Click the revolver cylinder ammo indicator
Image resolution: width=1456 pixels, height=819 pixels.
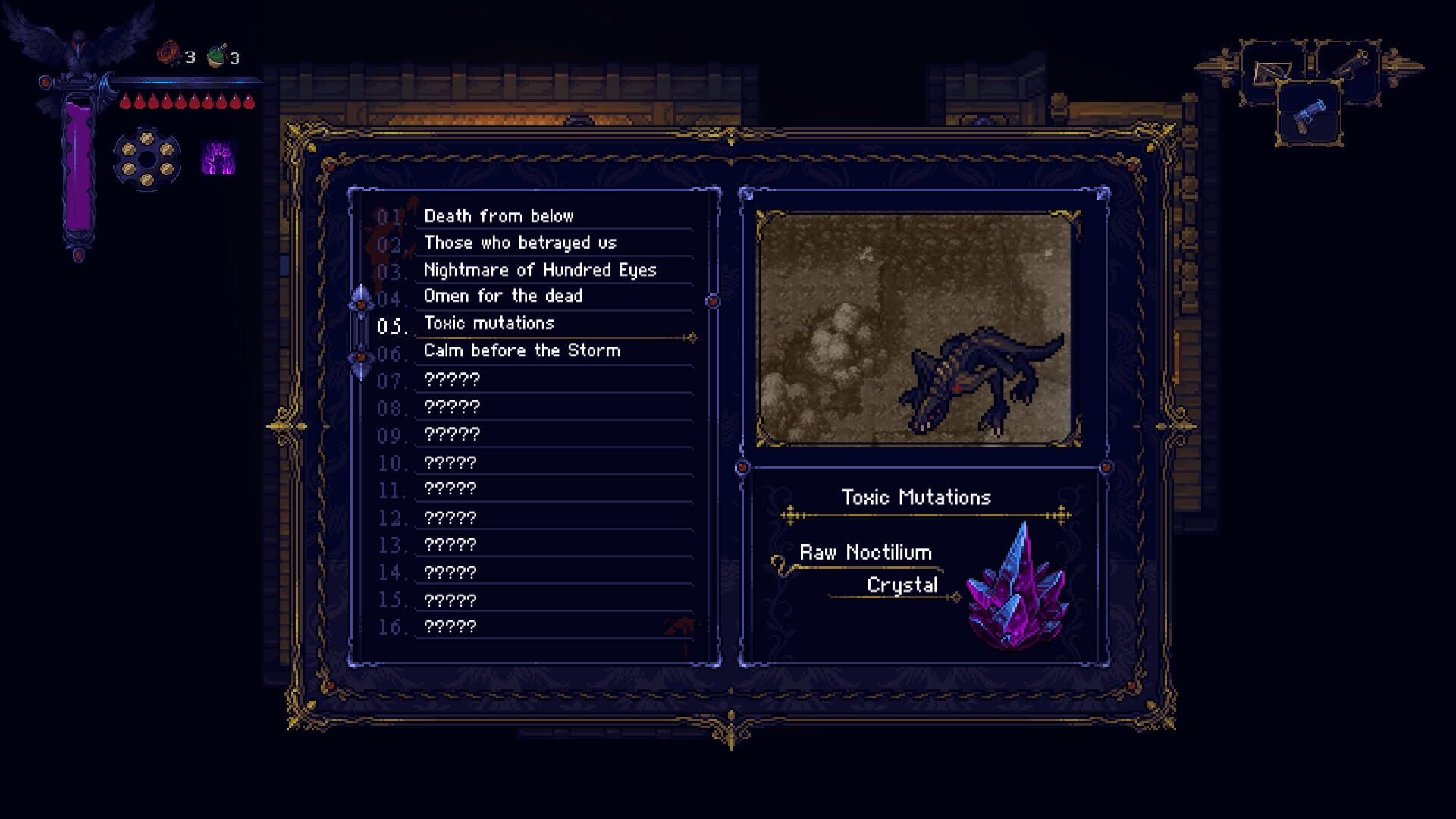146,158
